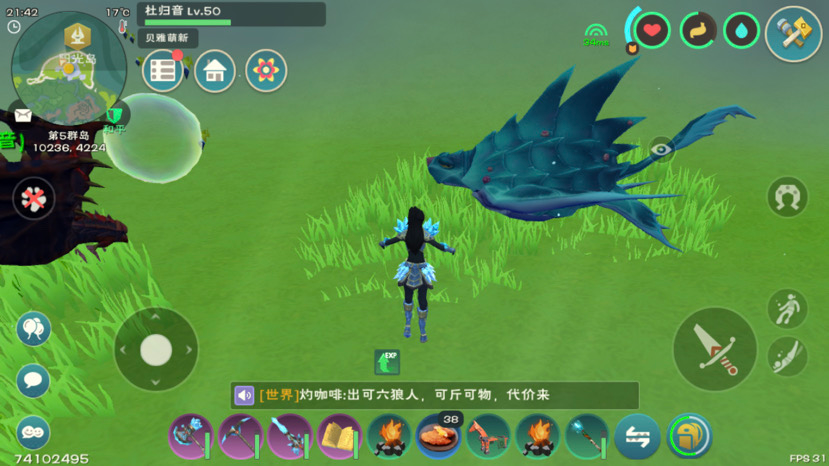
Task: Toggle the eye visibility icon
Action: pyautogui.click(x=661, y=150)
